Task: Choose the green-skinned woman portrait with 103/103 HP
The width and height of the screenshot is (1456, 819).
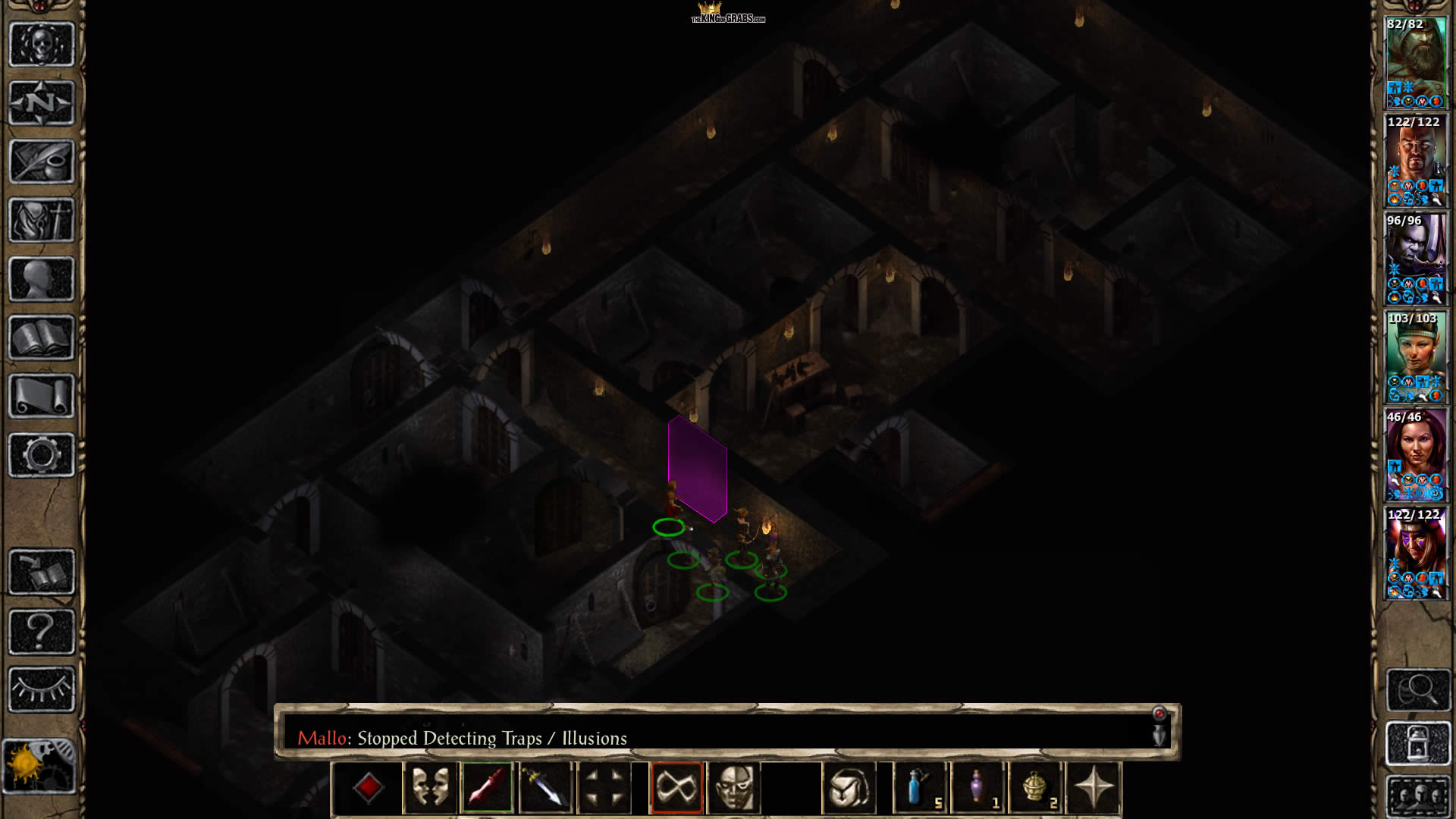Action: click(x=1415, y=356)
